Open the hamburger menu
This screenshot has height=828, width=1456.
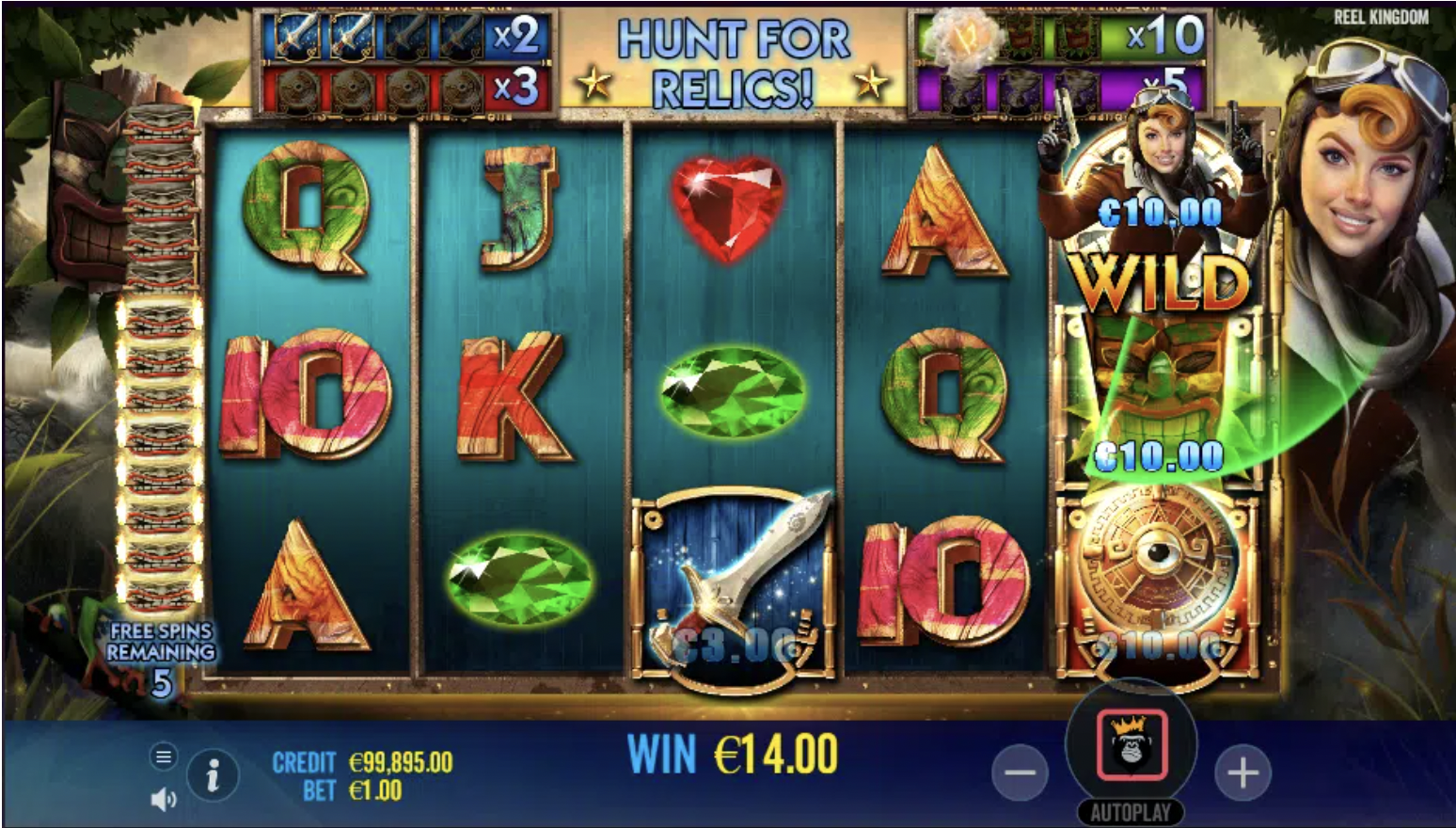pos(164,756)
